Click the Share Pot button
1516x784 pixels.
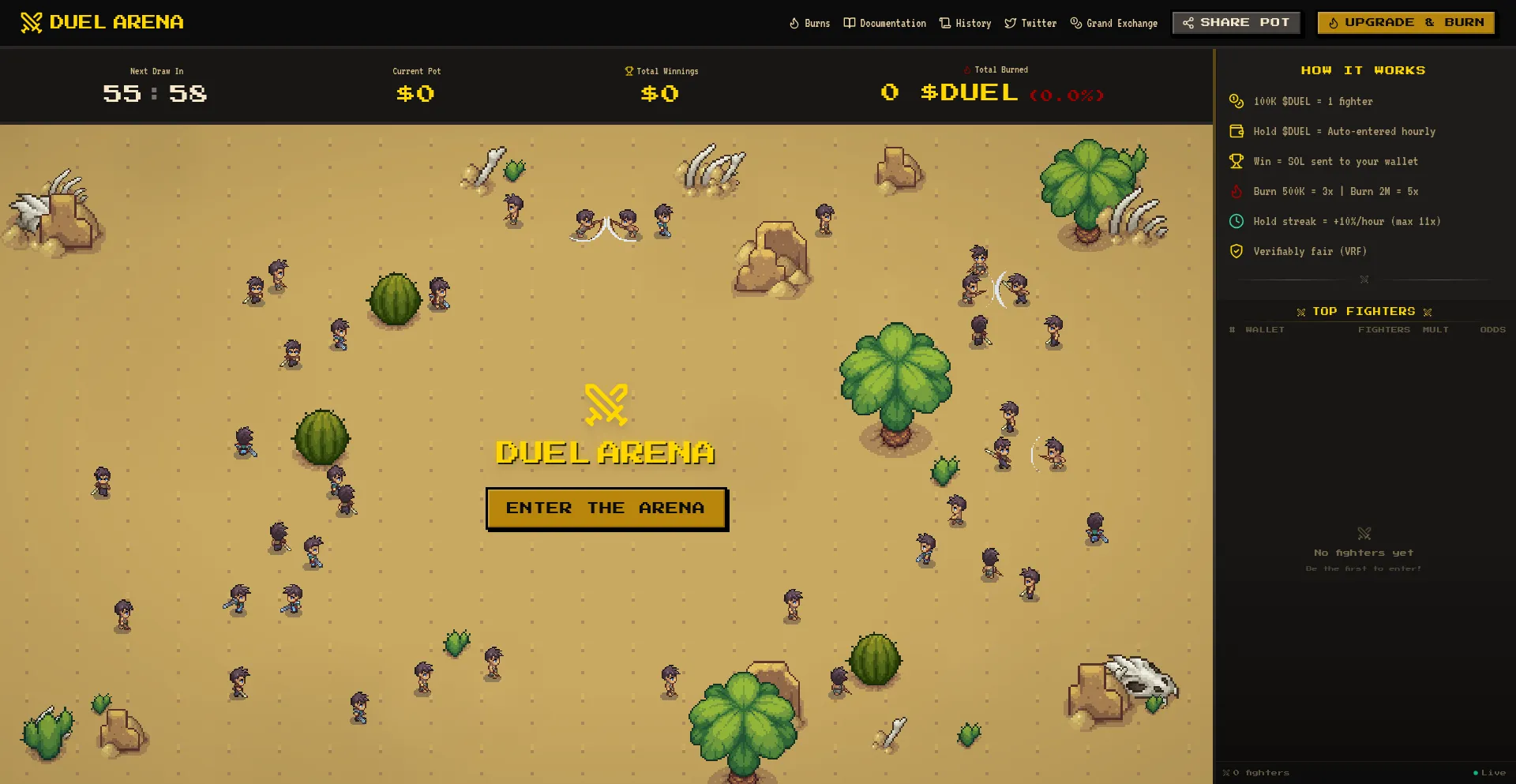pos(1236,23)
